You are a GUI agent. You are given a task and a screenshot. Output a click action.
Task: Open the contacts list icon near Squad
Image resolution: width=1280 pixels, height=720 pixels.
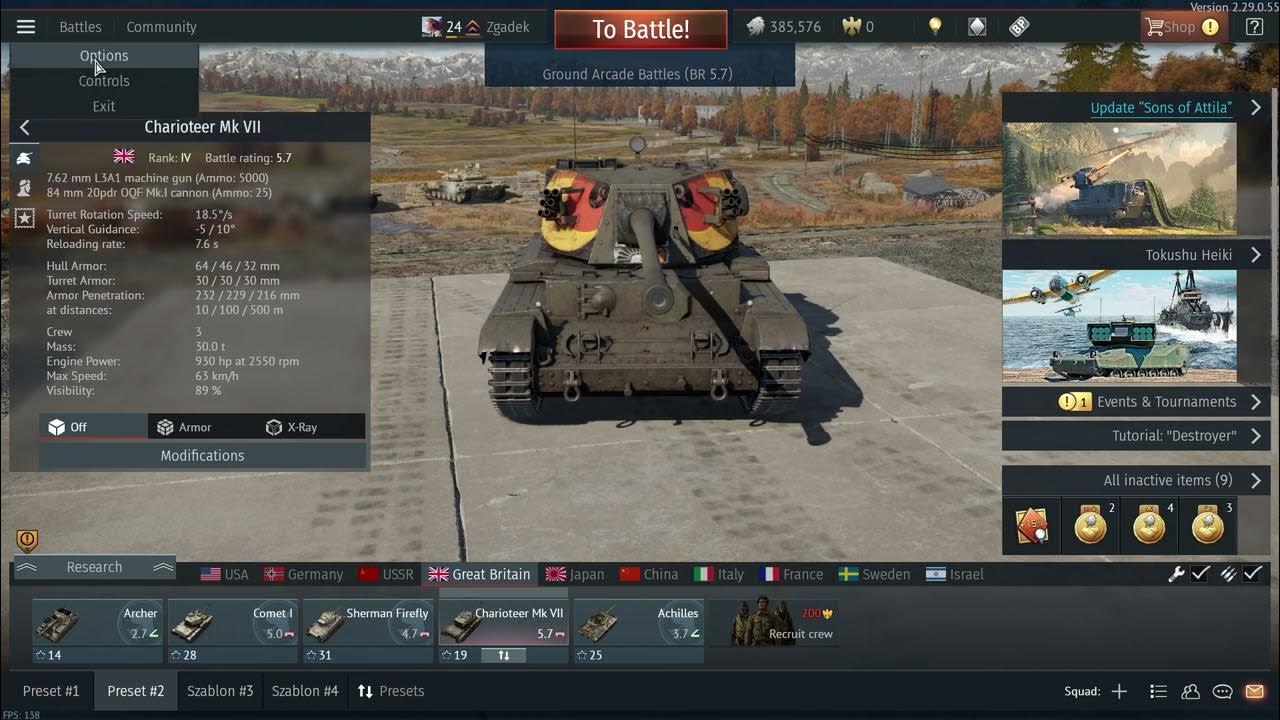(x=1189, y=691)
